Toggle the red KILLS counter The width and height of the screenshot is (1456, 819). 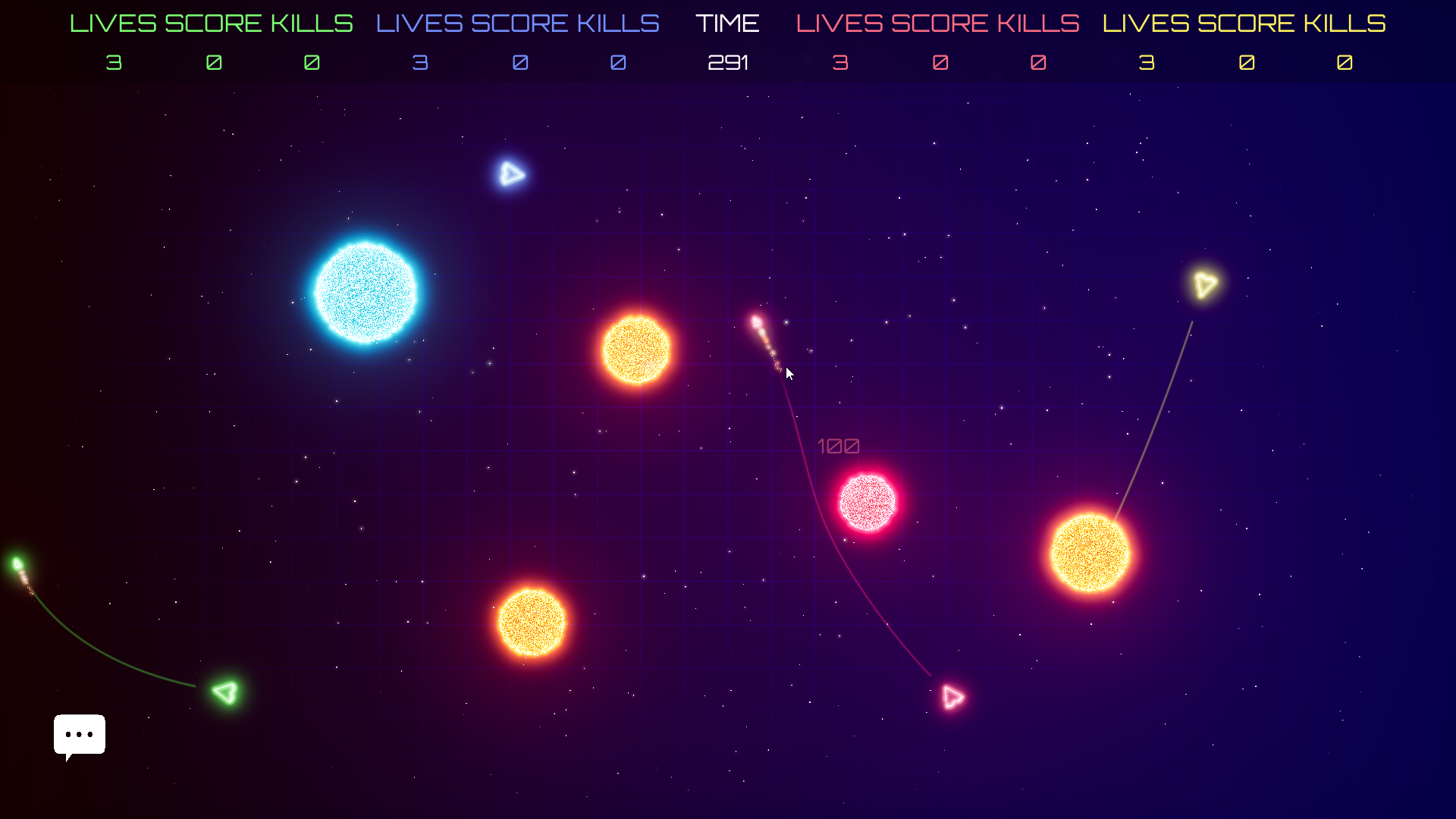click(1038, 63)
